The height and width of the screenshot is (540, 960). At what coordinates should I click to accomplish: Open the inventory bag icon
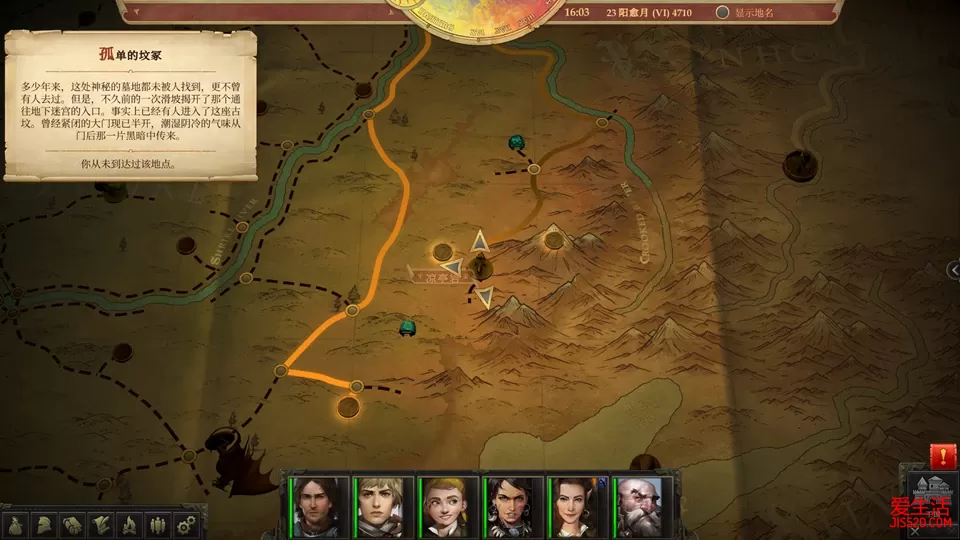17,524
